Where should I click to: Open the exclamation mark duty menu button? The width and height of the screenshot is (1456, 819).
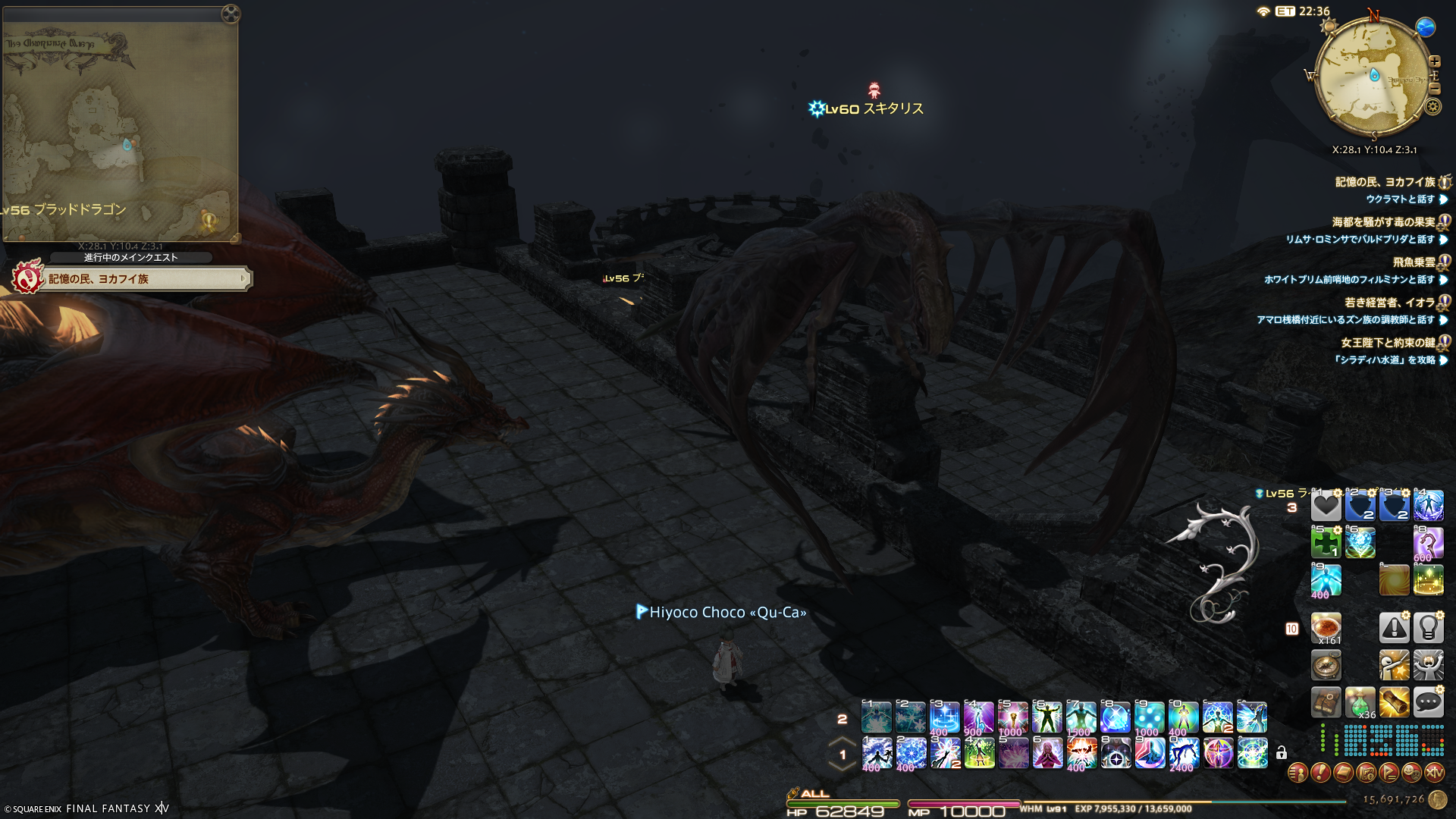[x=1320, y=773]
